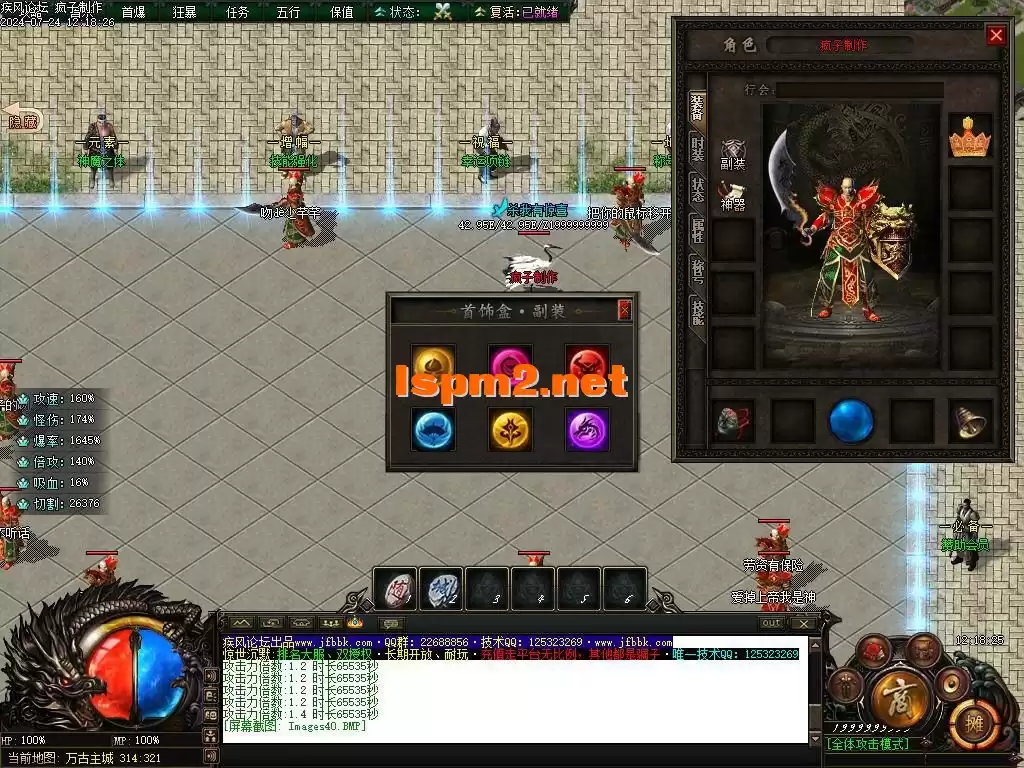This screenshot has width=1024, height=768.
Task: Open the 保值 top menu
Action: [341, 12]
